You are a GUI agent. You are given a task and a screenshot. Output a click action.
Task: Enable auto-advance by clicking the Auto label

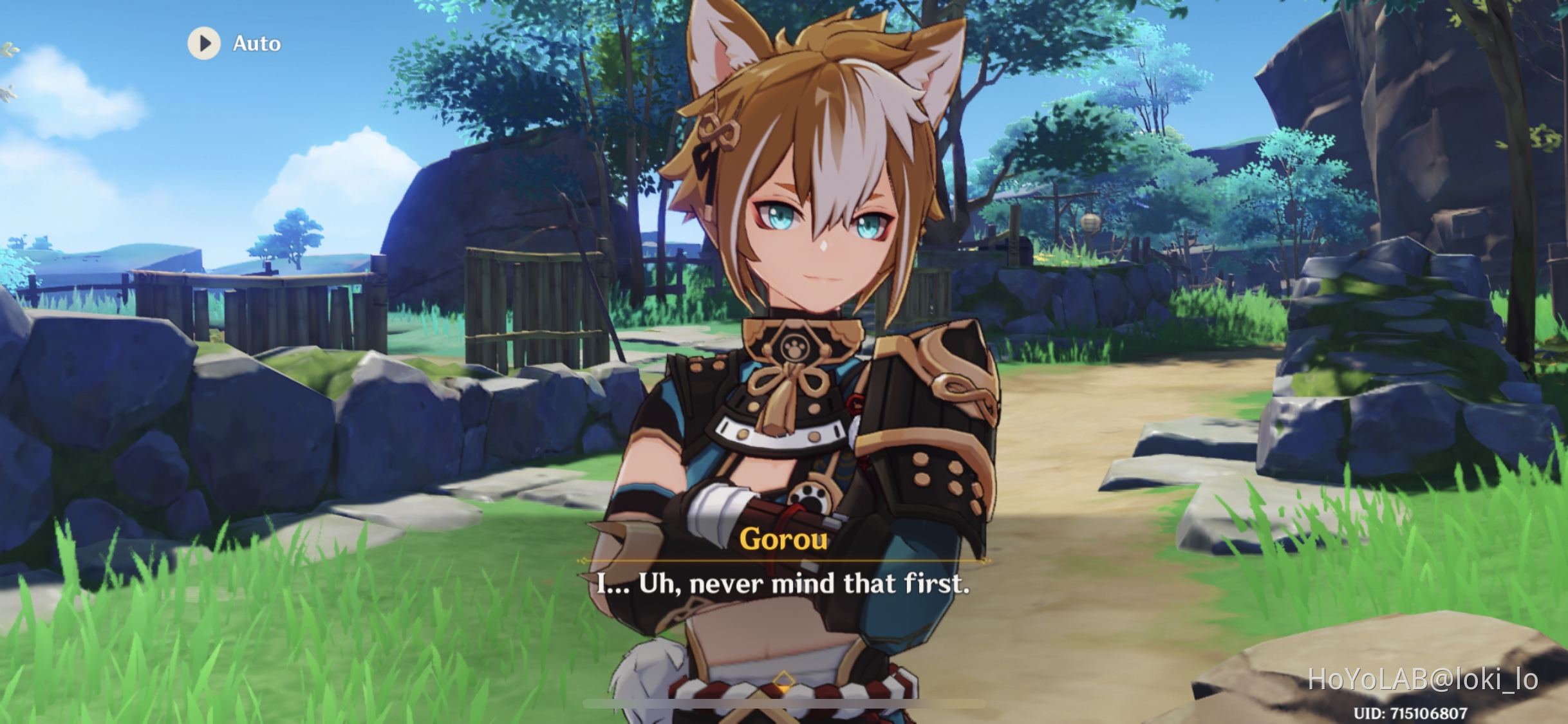254,44
